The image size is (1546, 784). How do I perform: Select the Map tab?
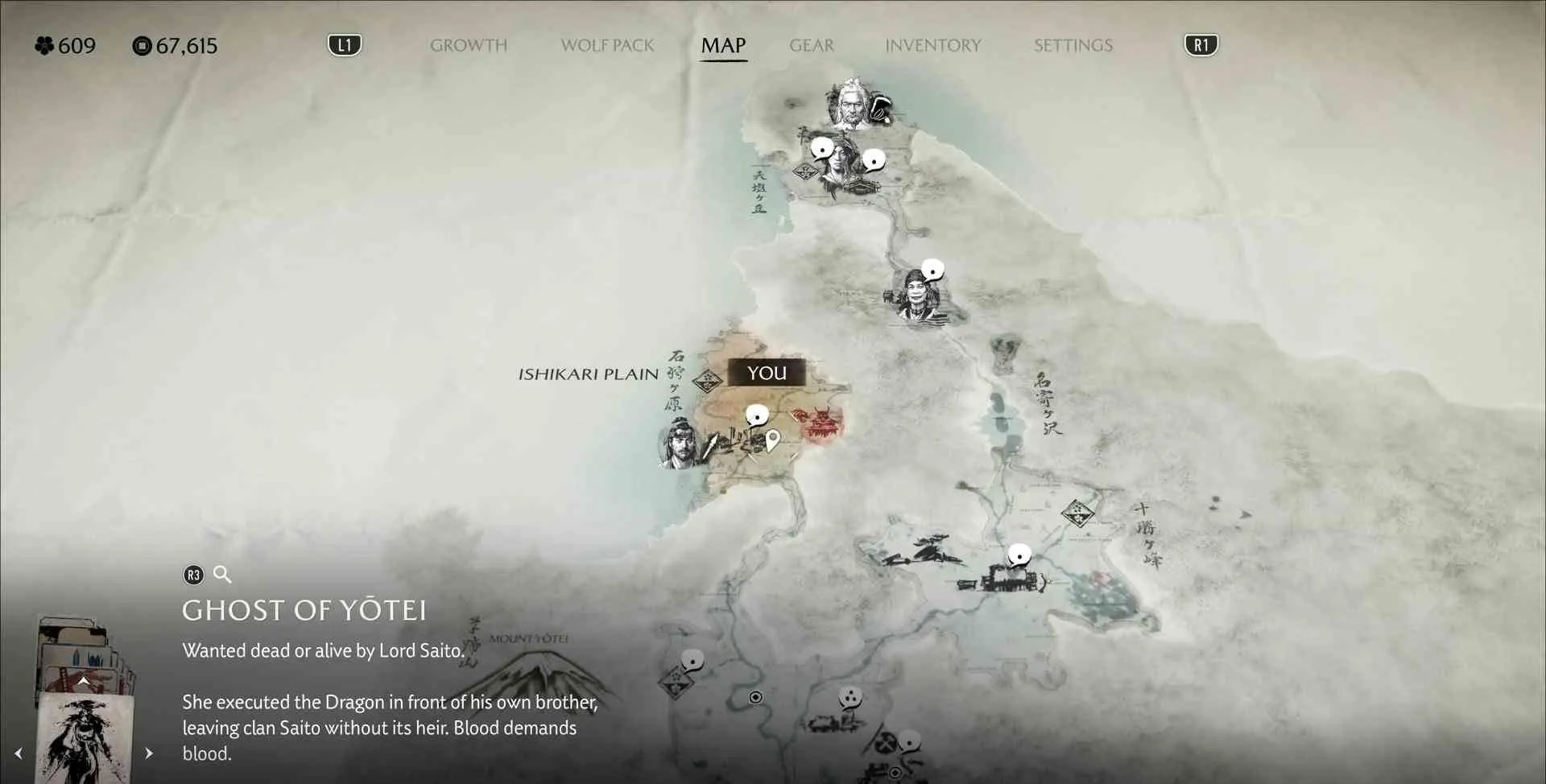point(723,46)
